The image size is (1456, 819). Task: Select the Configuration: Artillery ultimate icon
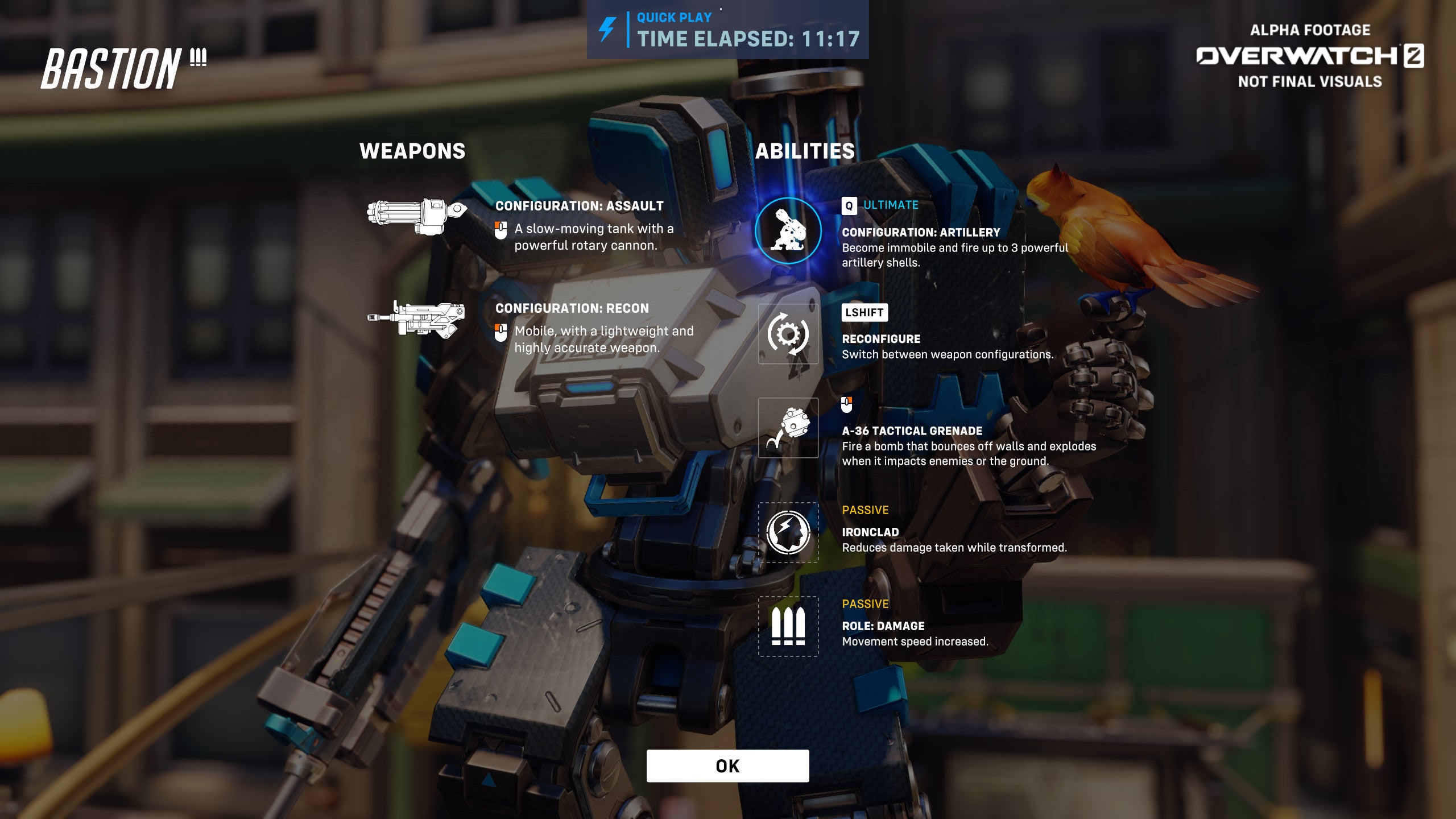pyautogui.click(x=788, y=230)
